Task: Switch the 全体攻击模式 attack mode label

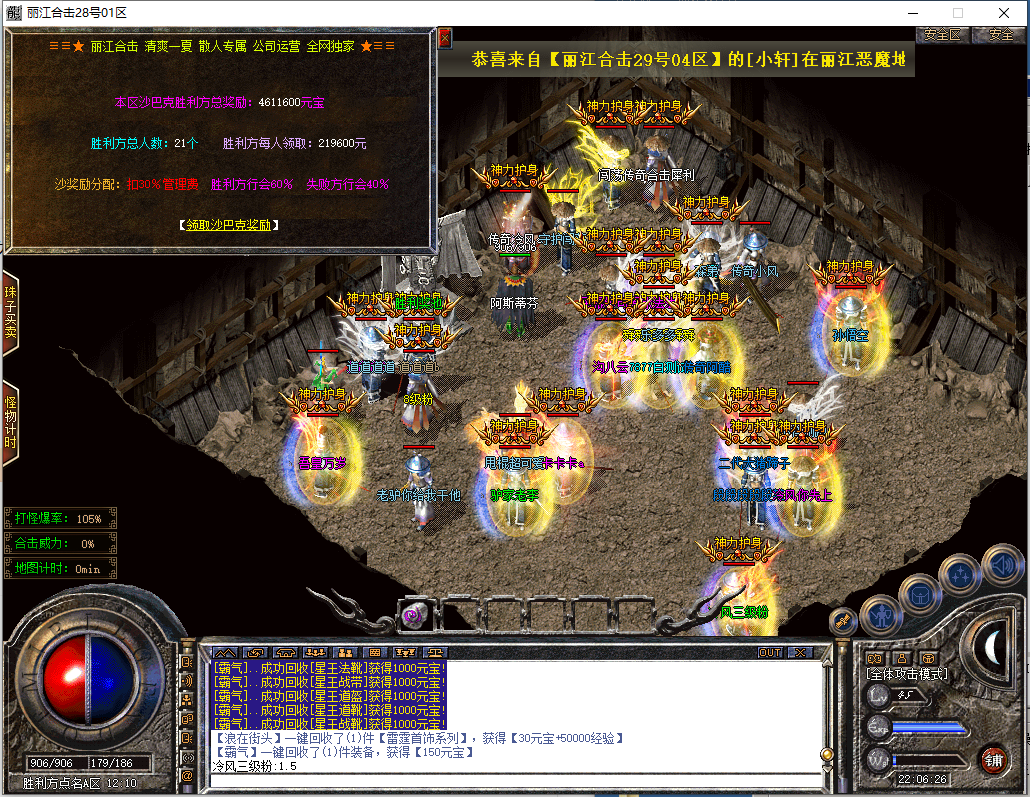Action: point(906,674)
